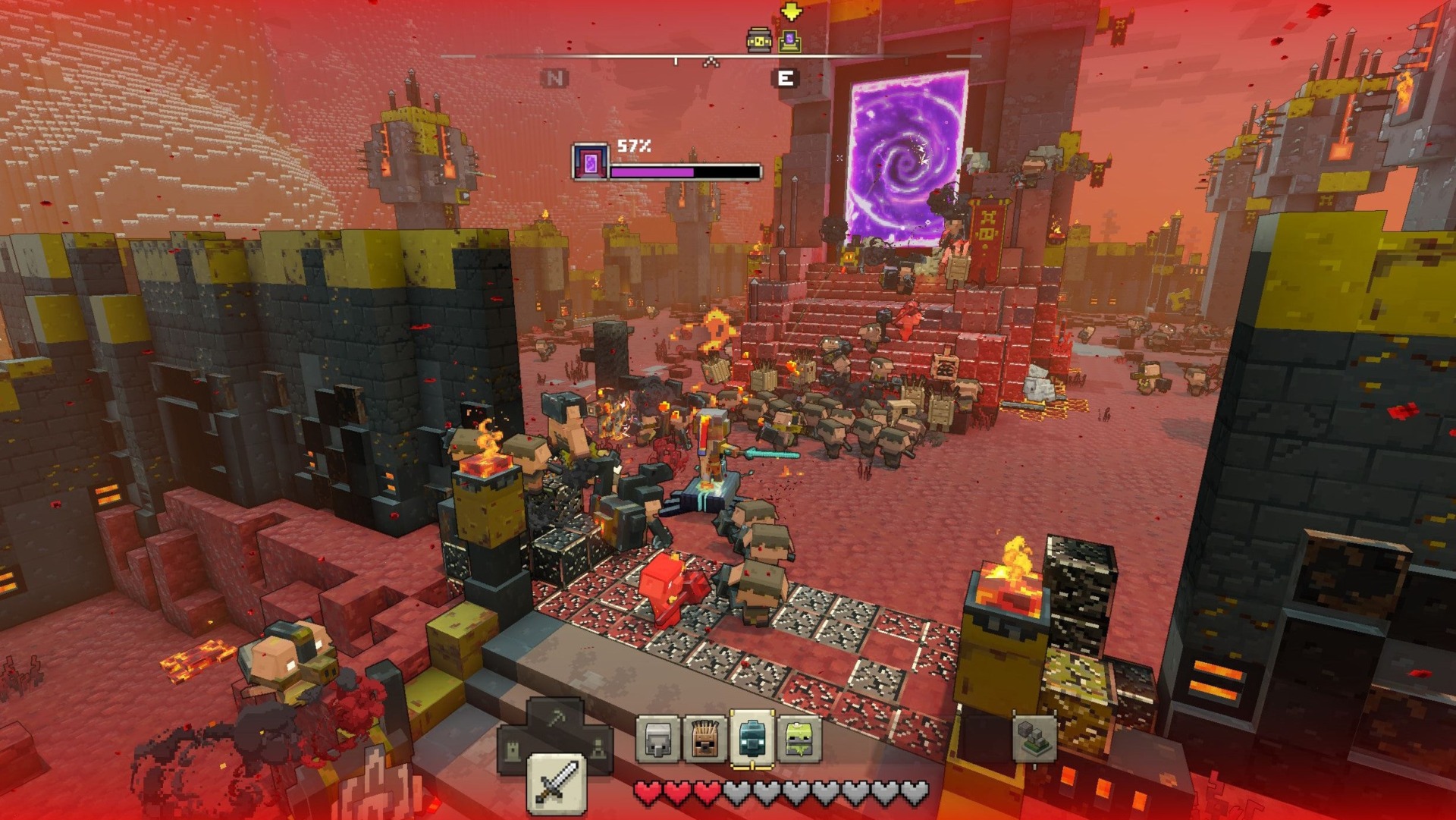Toggle the direction pointer on the compass bar
Screen dimensions: 1456x820
click(675, 60)
